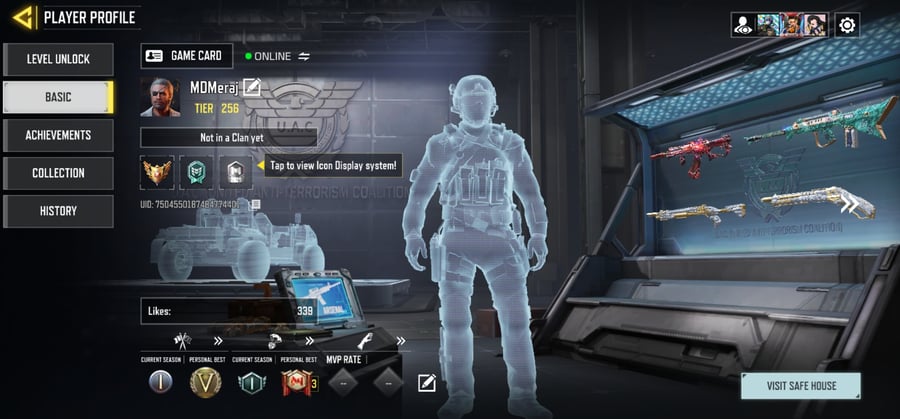Image resolution: width=900 pixels, height=419 pixels.
Task: Open the Collection tab
Action: [x=58, y=173]
